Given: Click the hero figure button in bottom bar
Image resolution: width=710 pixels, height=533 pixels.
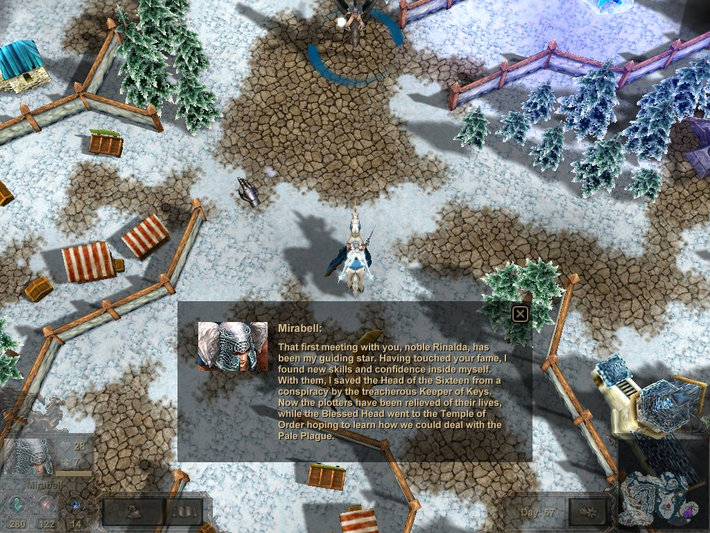Looking at the screenshot, I should (x=132, y=512).
